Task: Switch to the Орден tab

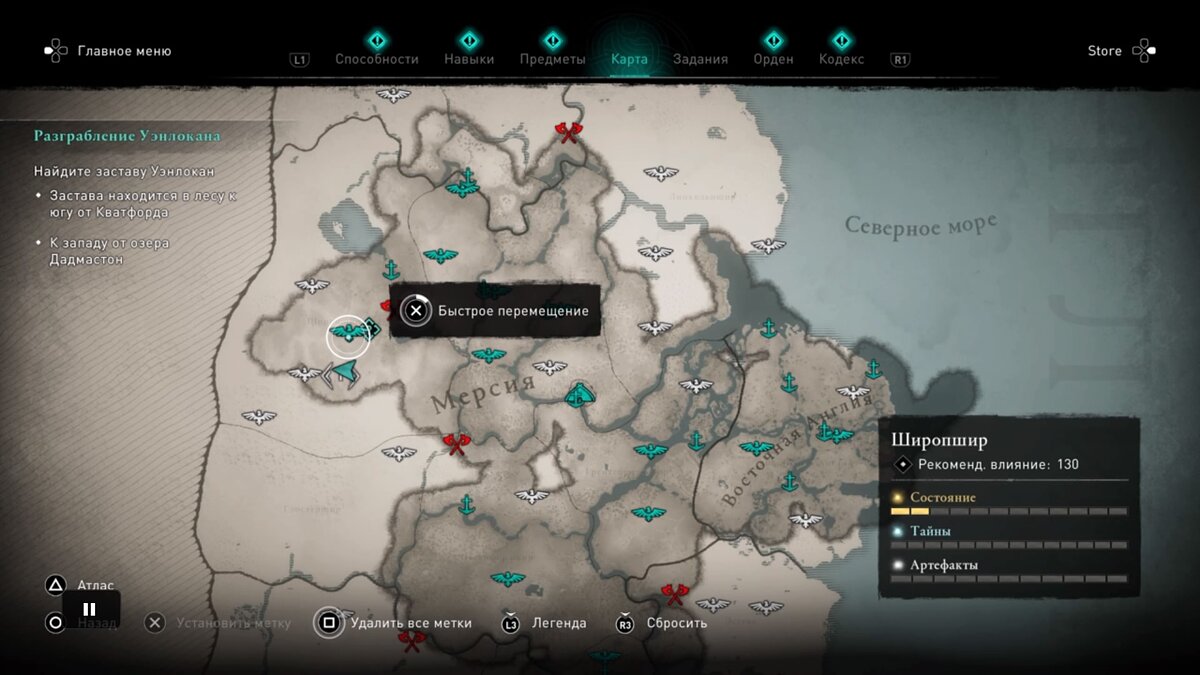Action: coord(773,59)
